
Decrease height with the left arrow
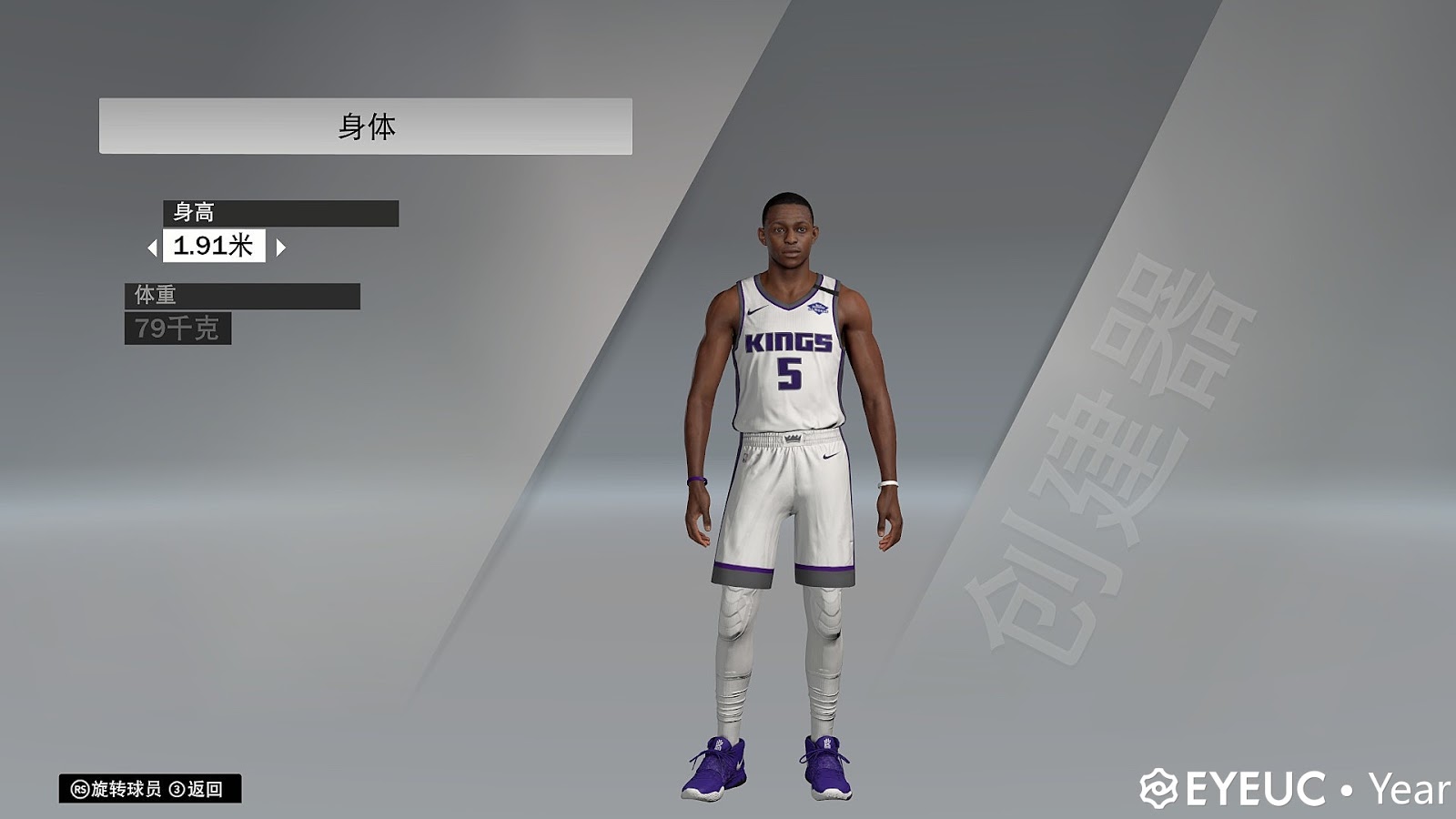(x=155, y=246)
